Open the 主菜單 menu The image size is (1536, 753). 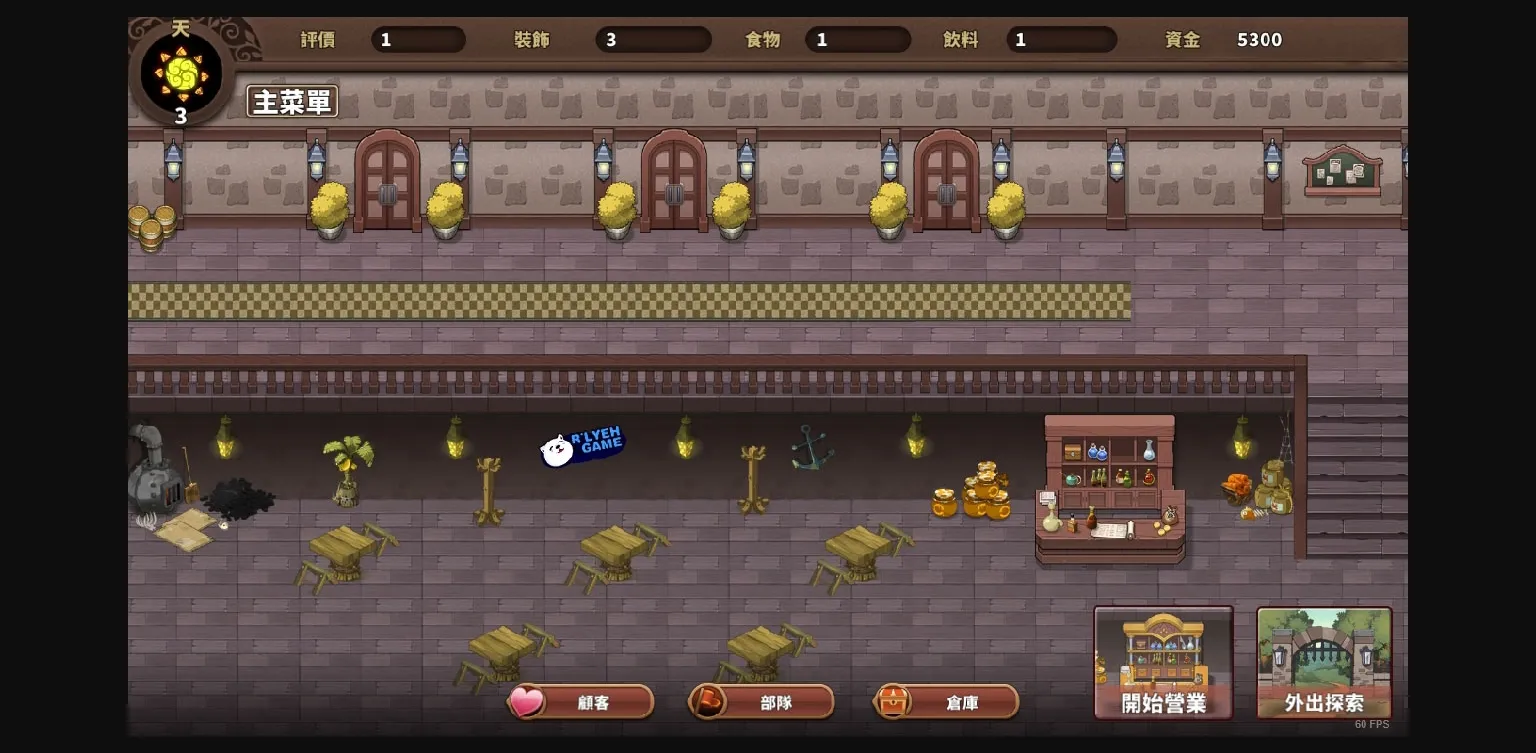(292, 101)
